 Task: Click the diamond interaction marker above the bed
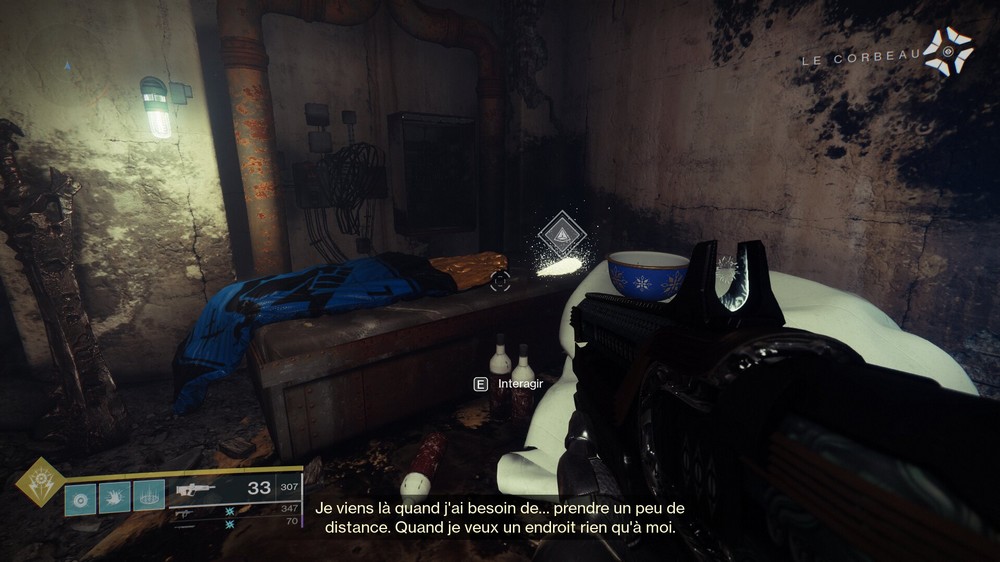click(x=561, y=234)
